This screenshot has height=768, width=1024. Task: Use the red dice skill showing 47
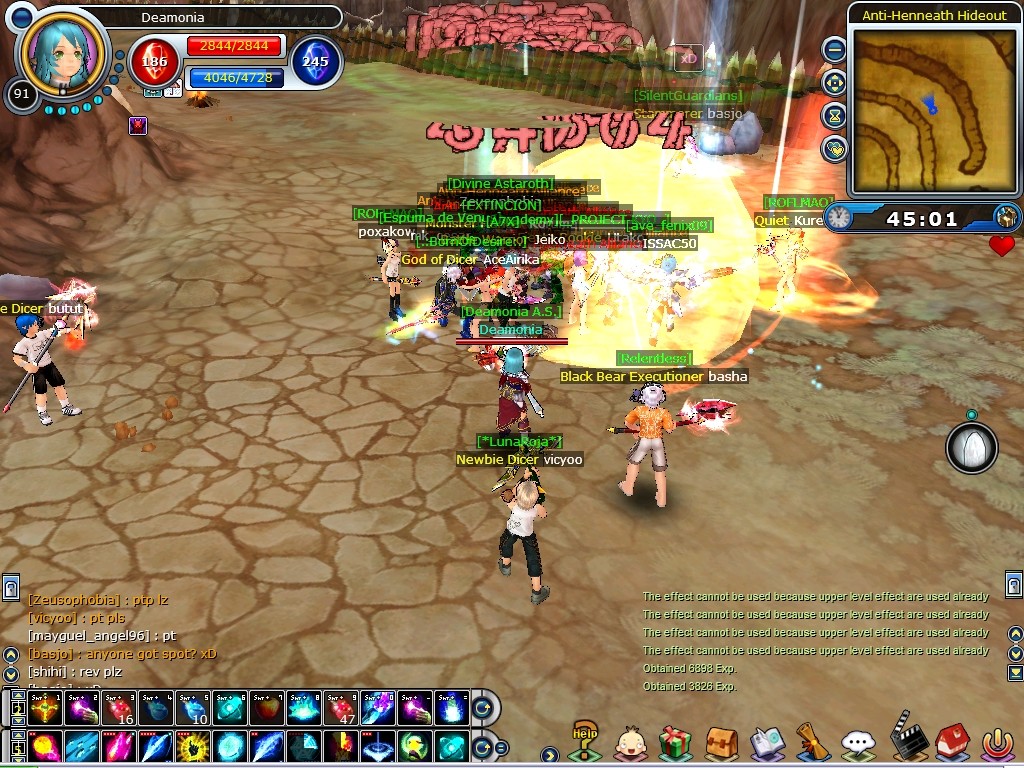tap(340, 709)
